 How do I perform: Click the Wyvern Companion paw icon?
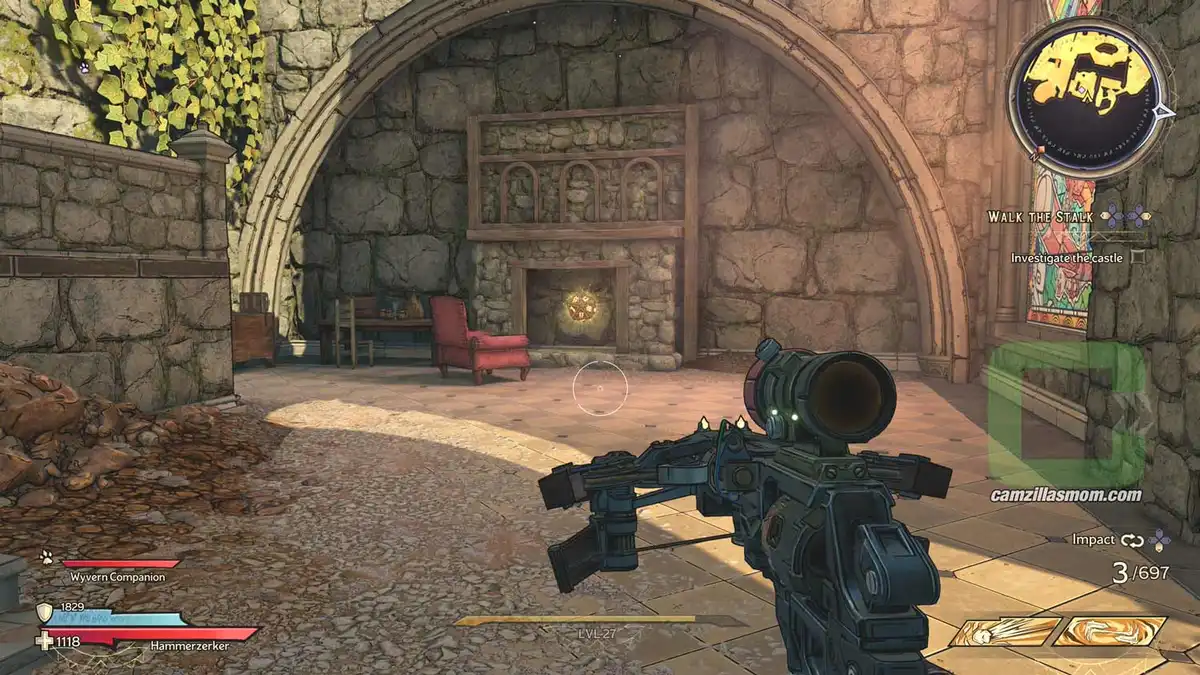coord(46,559)
